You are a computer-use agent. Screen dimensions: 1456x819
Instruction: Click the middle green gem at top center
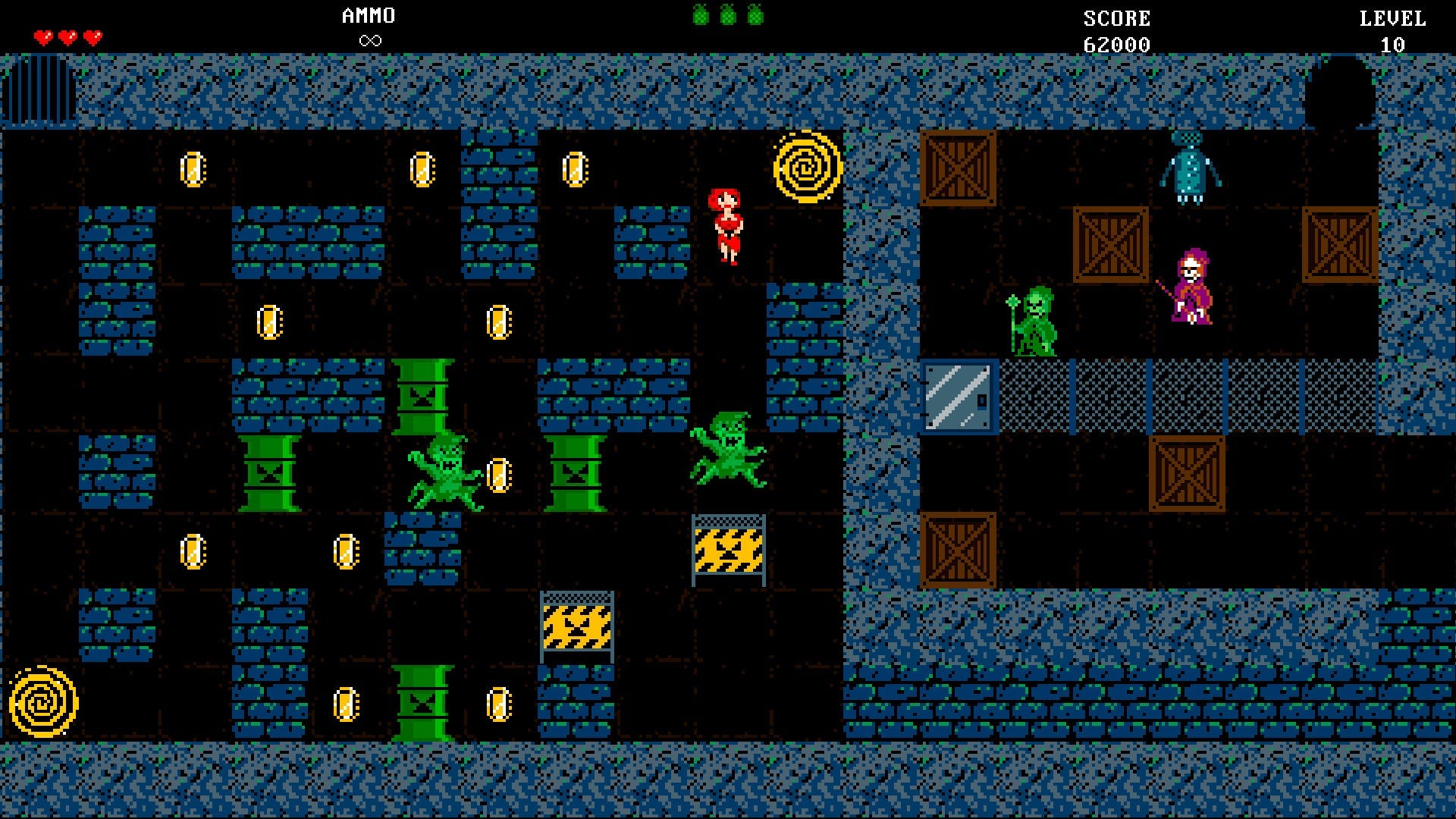click(728, 15)
